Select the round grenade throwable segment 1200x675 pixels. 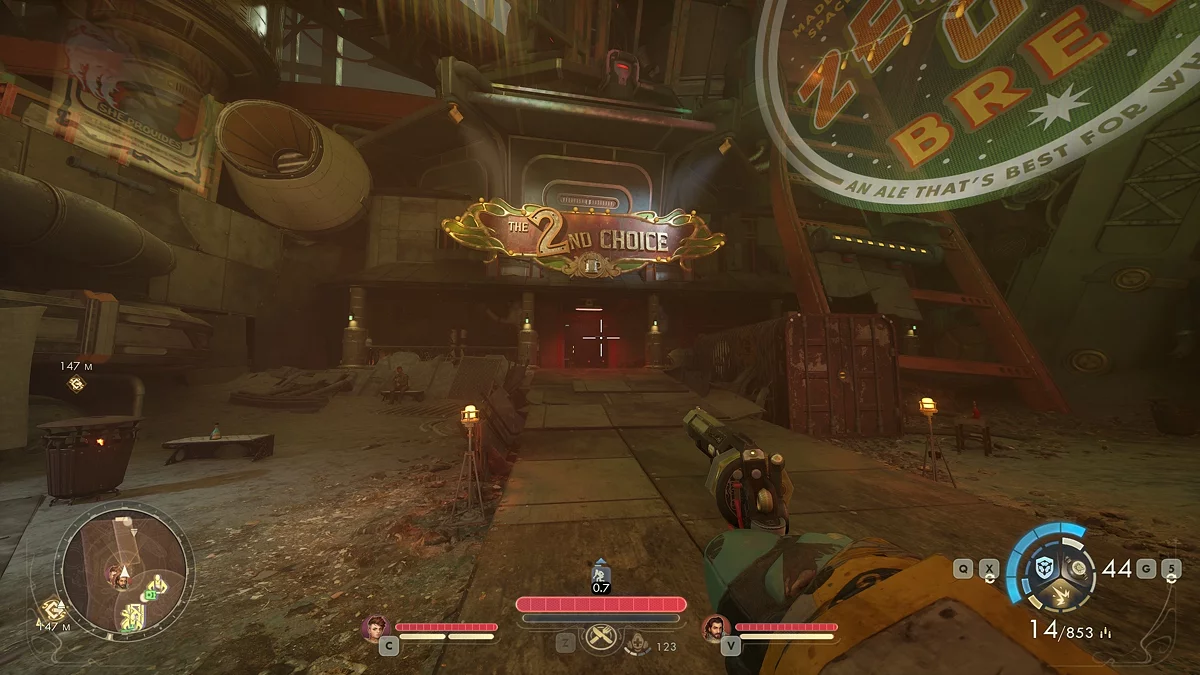pos(1079,568)
